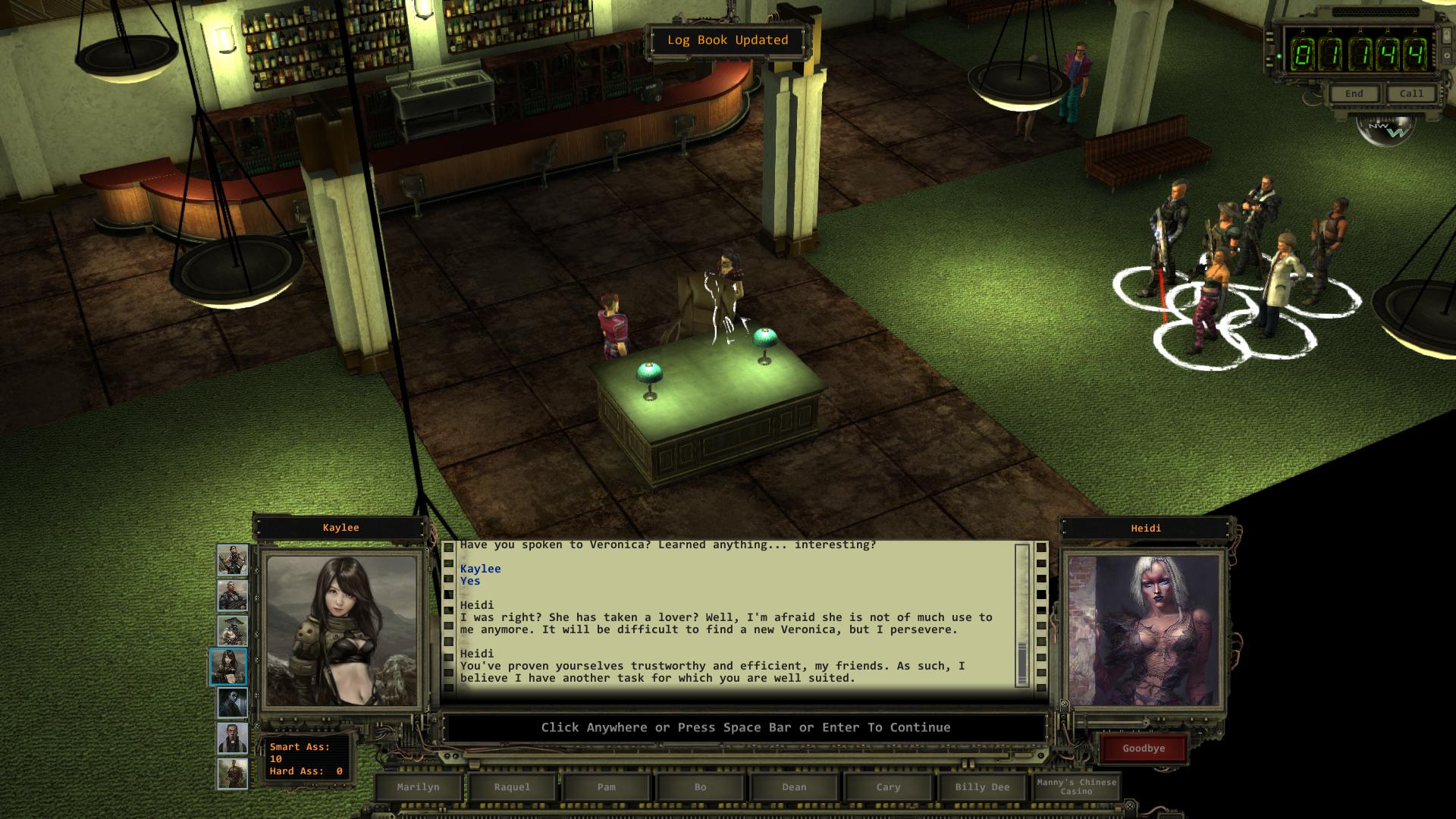Pick the bearded man with glasses portrait
Viewport: 1456px width, 819px height.
232,738
